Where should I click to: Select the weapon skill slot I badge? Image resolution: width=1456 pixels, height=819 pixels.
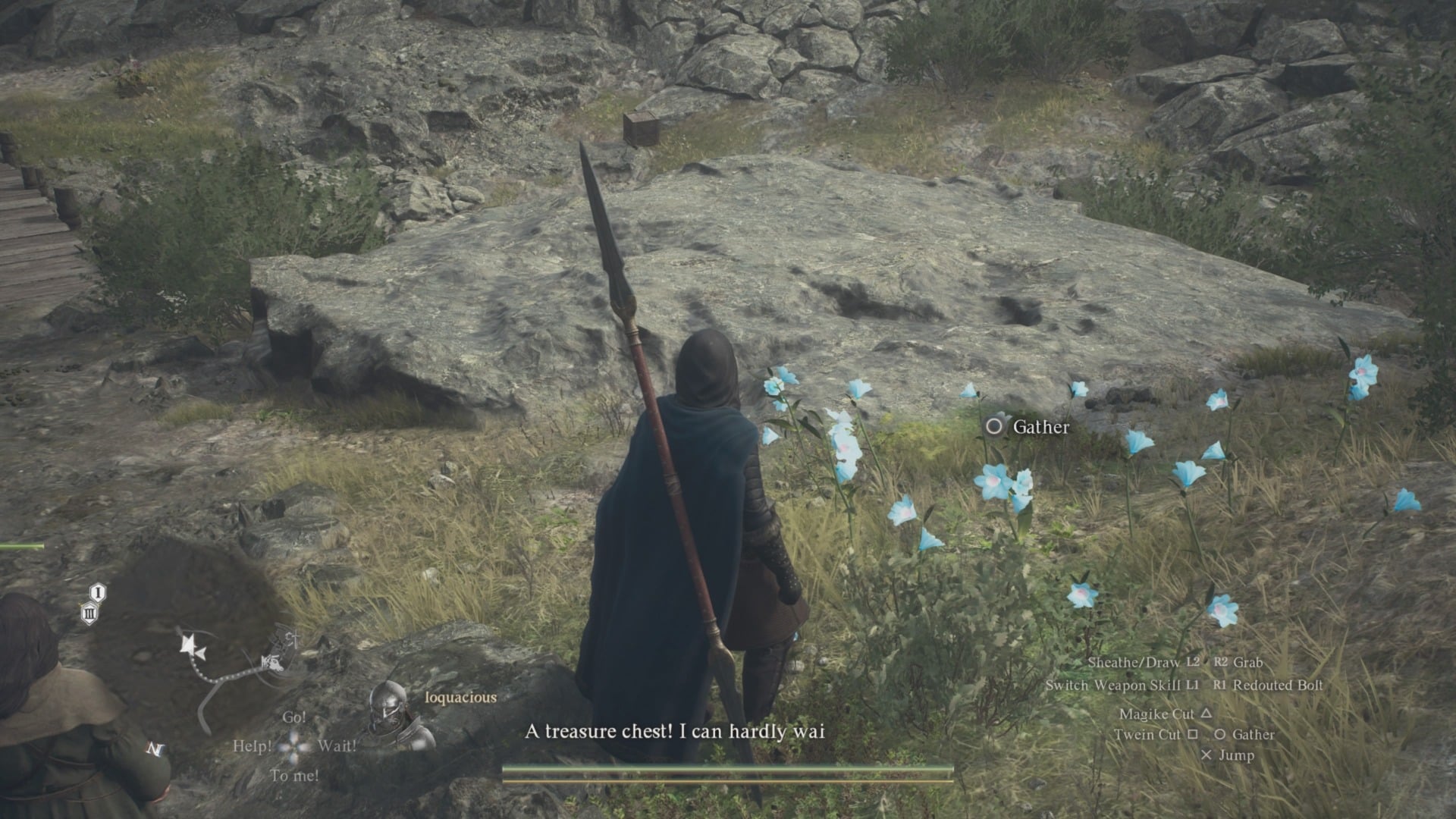[x=96, y=592]
